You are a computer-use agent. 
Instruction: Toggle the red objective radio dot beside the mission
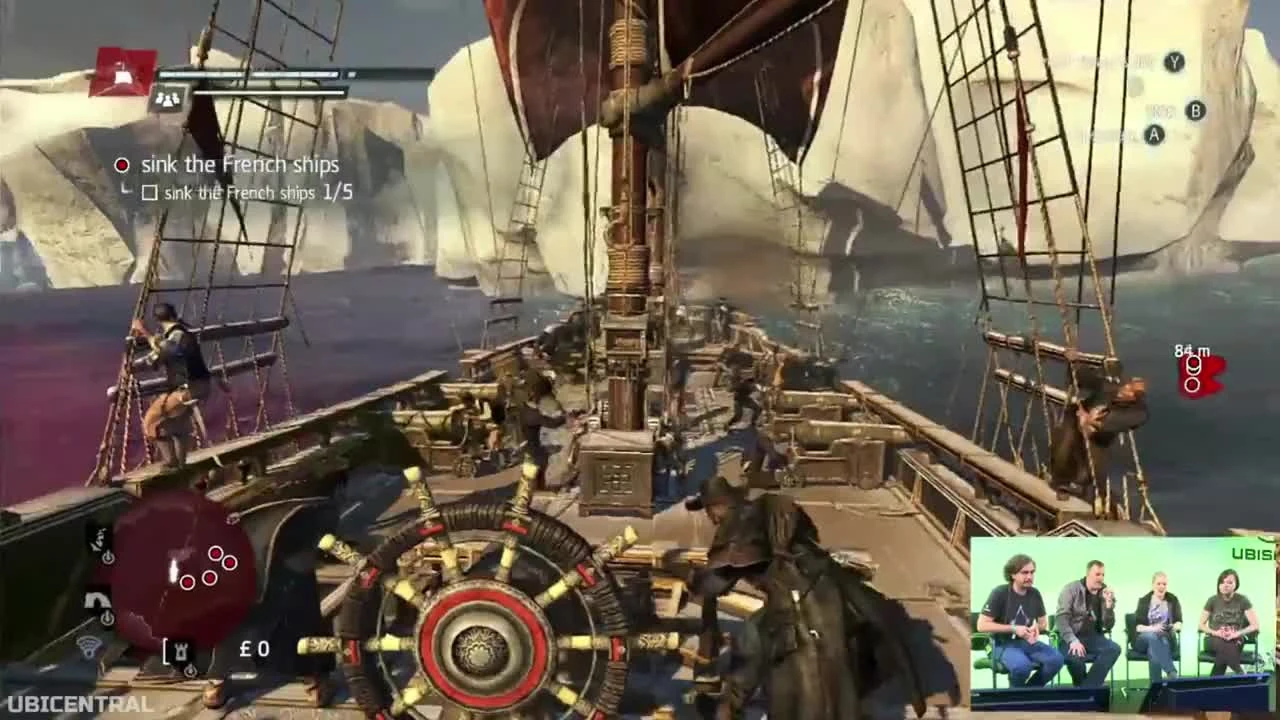click(121, 164)
